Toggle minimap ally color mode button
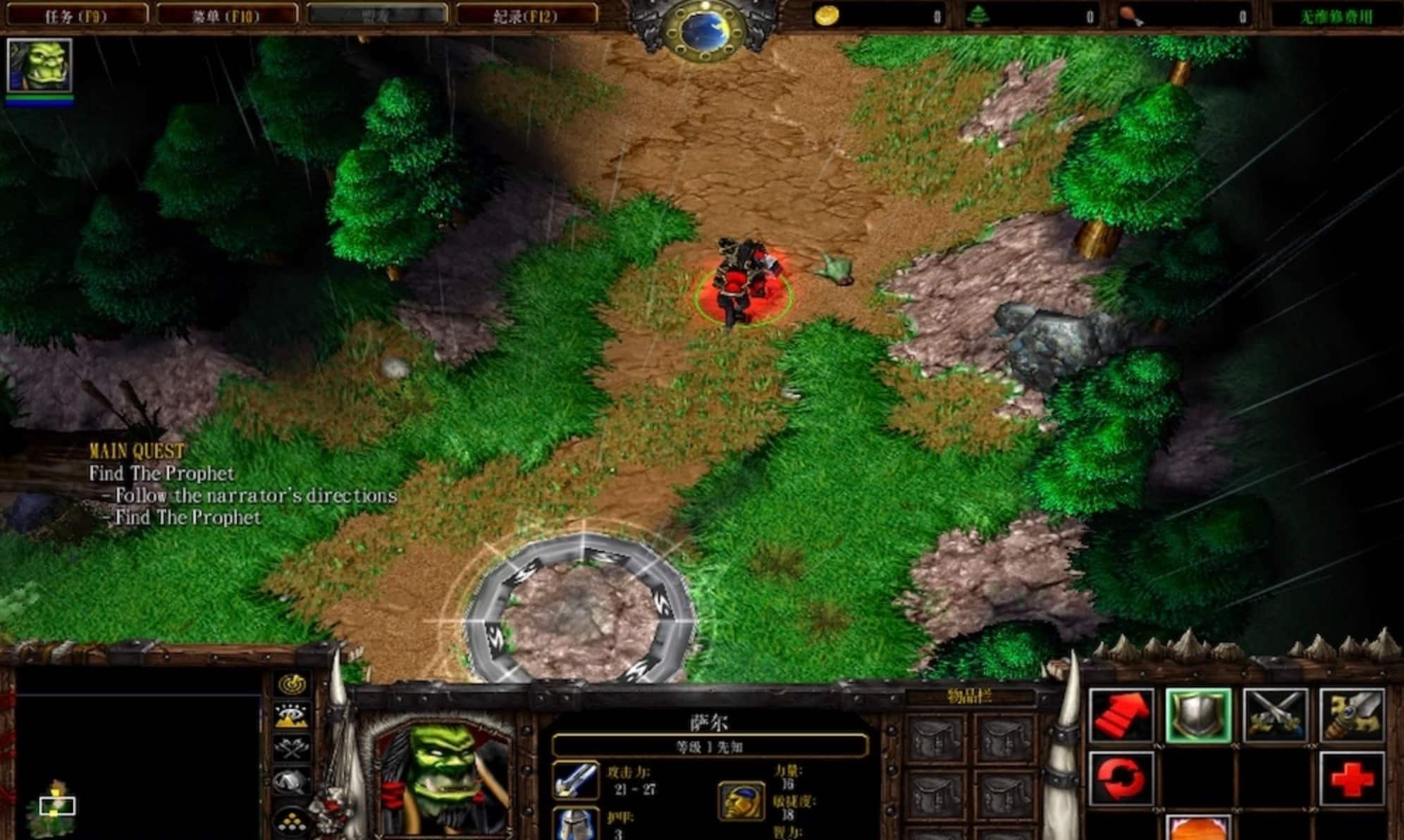The height and width of the screenshot is (840, 1404). (x=292, y=748)
